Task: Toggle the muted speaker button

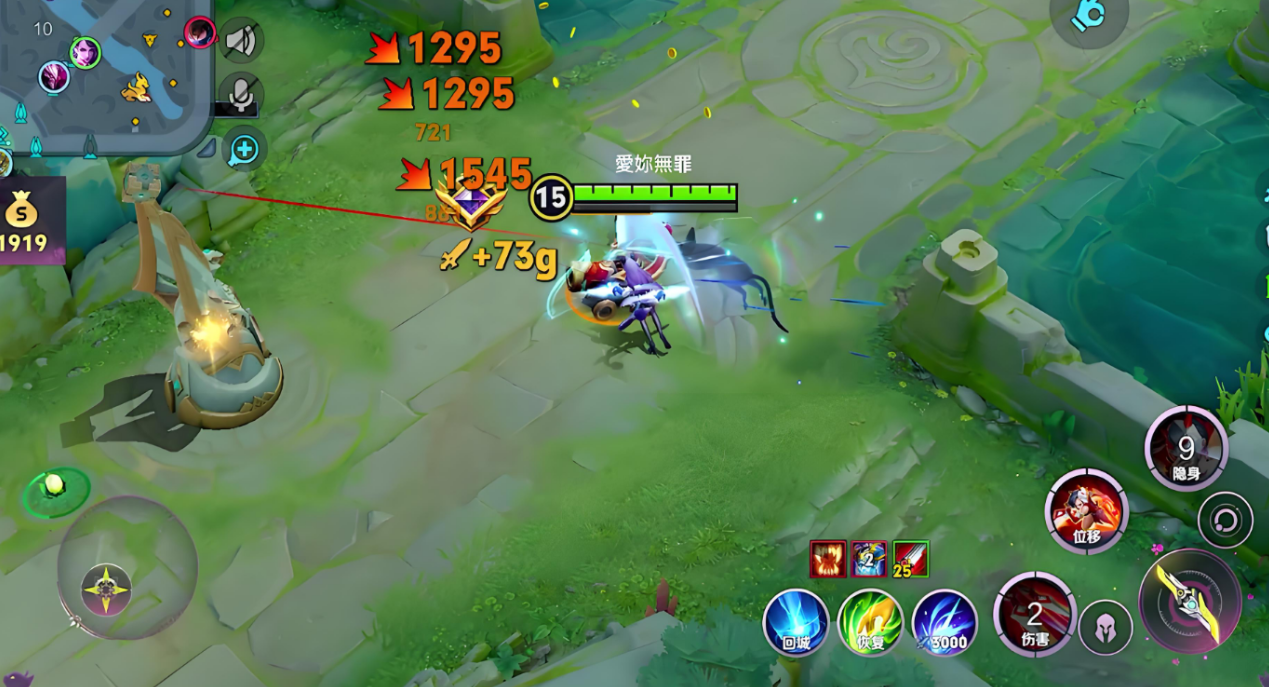Action: [240, 41]
